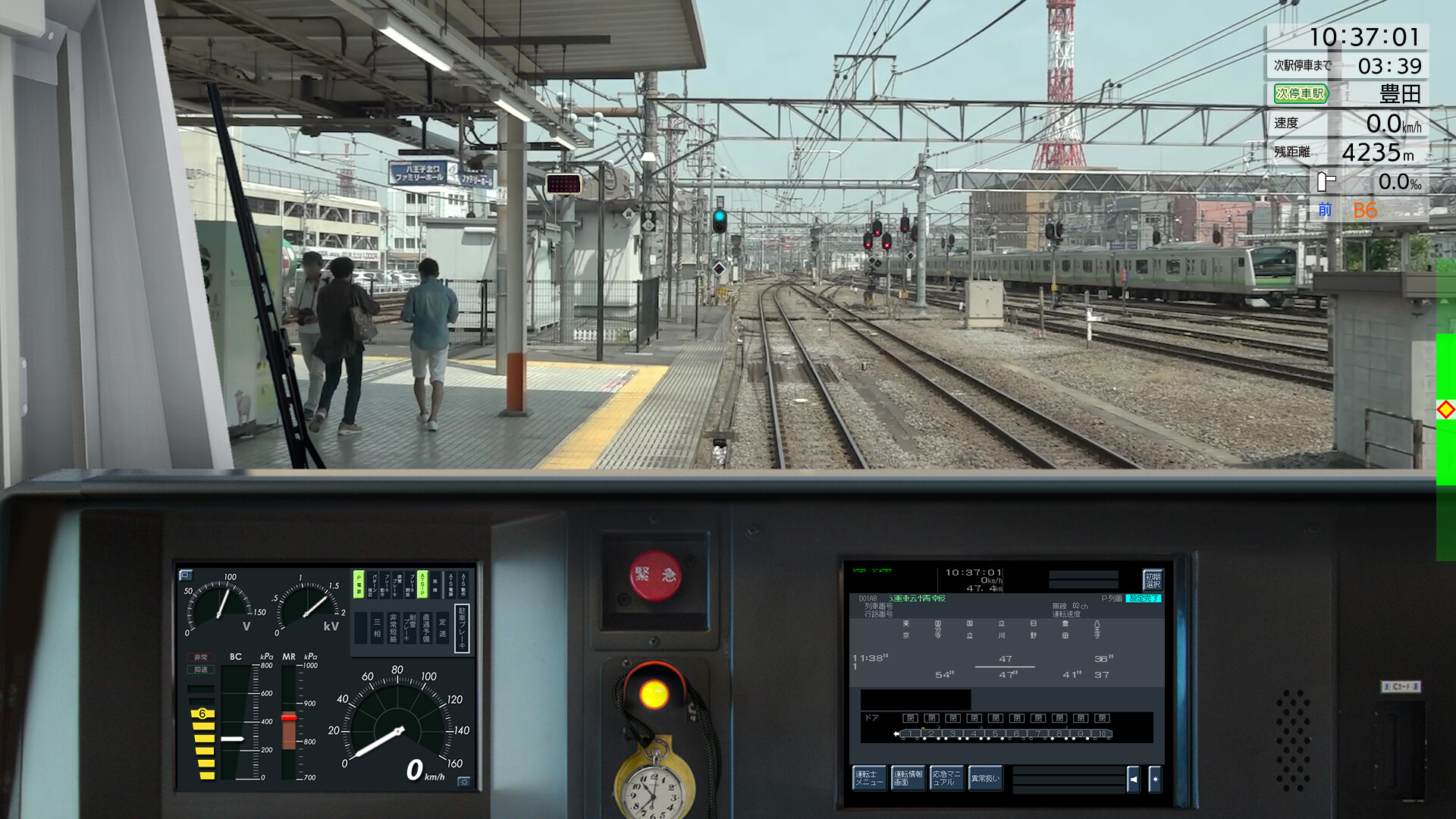
Task: Click the 非常 emergency lamp on the gauge display
Action: pos(202,657)
